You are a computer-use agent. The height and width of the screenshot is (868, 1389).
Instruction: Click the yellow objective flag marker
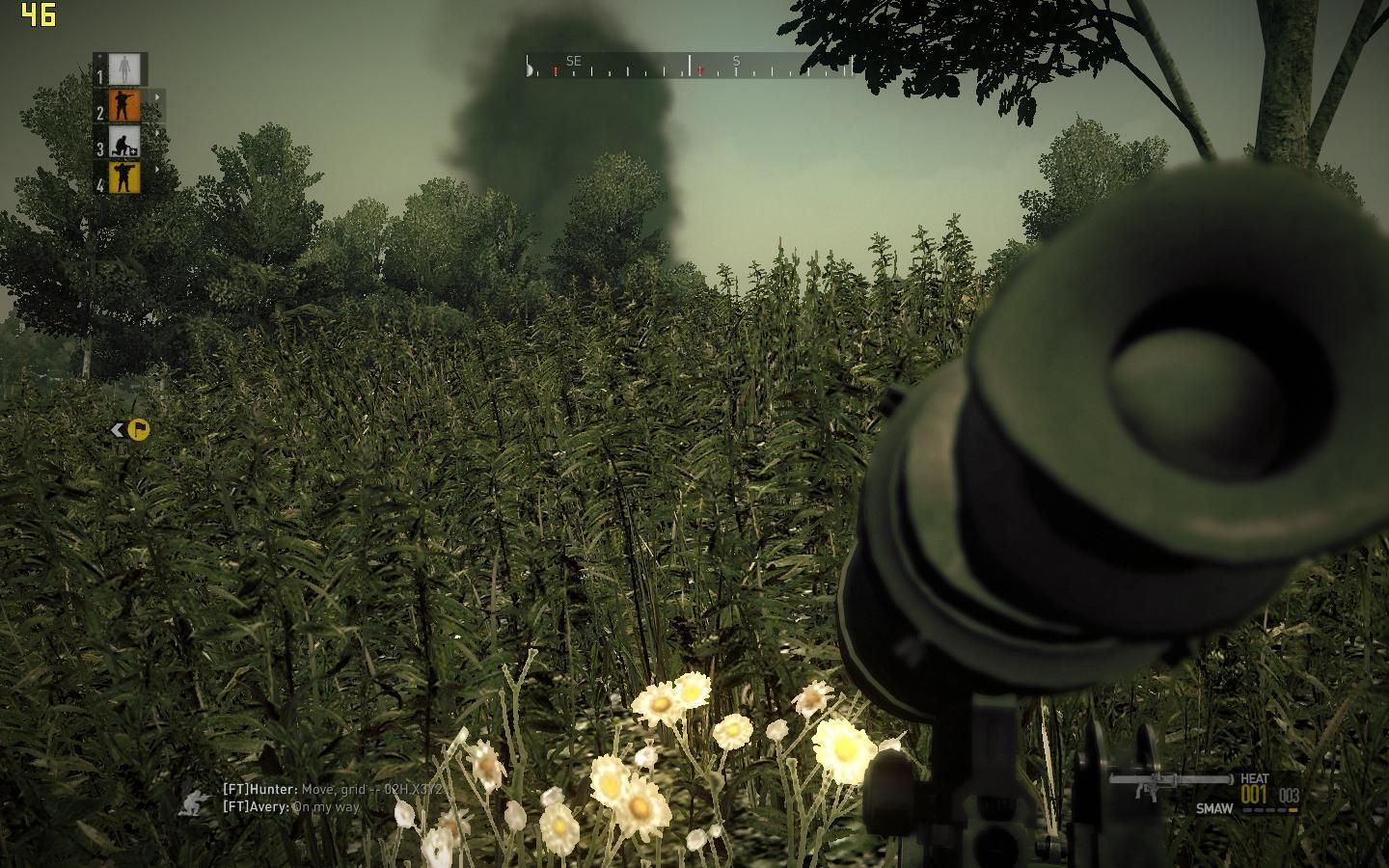pyautogui.click(x=139, y=429)
